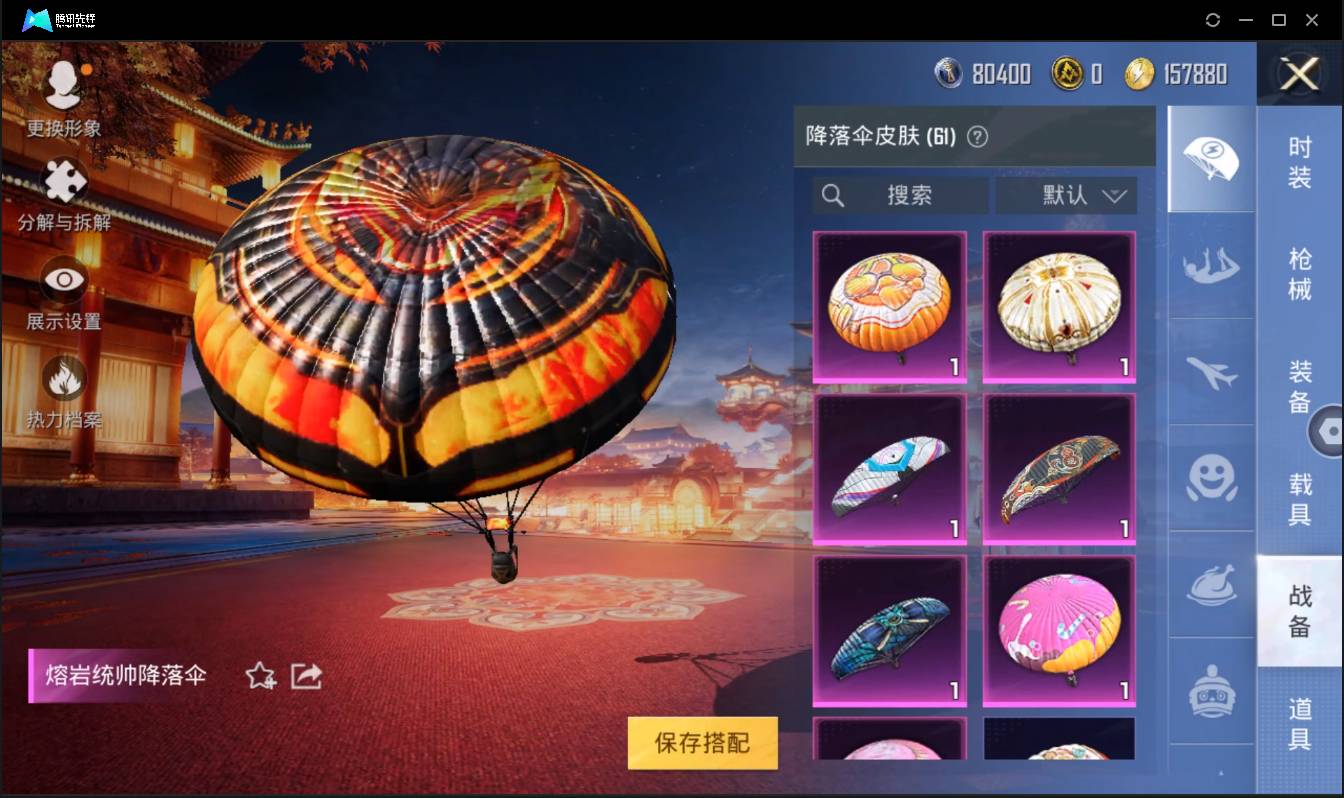Open the 默认 sorting dropdown

point(1066,196)
